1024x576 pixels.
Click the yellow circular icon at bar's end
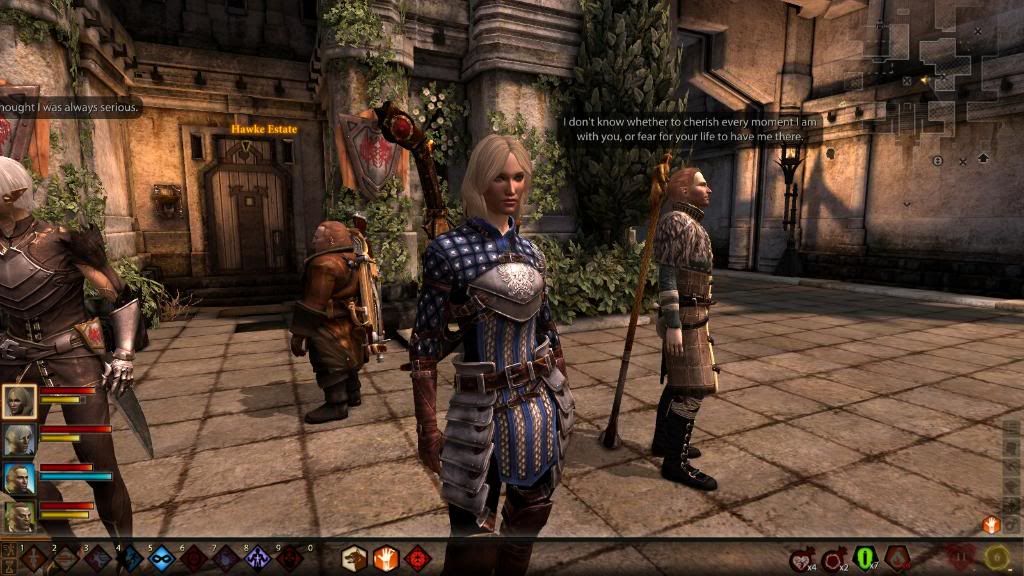point(995,558)
